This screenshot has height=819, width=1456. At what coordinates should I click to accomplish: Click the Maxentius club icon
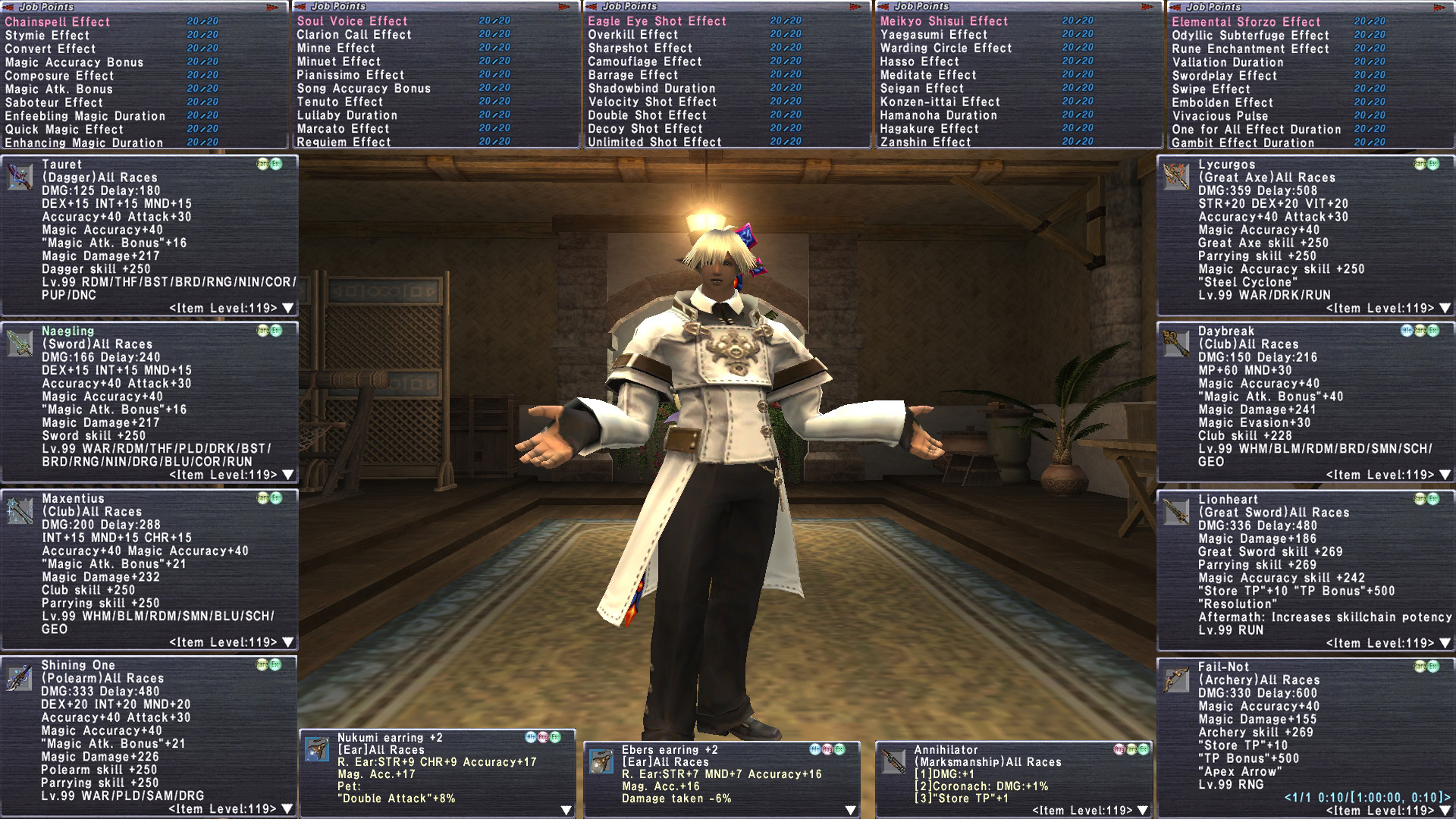20,511
